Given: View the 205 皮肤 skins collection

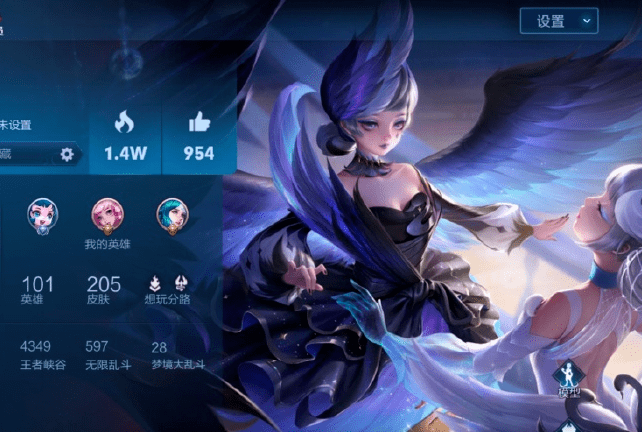Looking at the screenshot, I should tap(104, 289).
